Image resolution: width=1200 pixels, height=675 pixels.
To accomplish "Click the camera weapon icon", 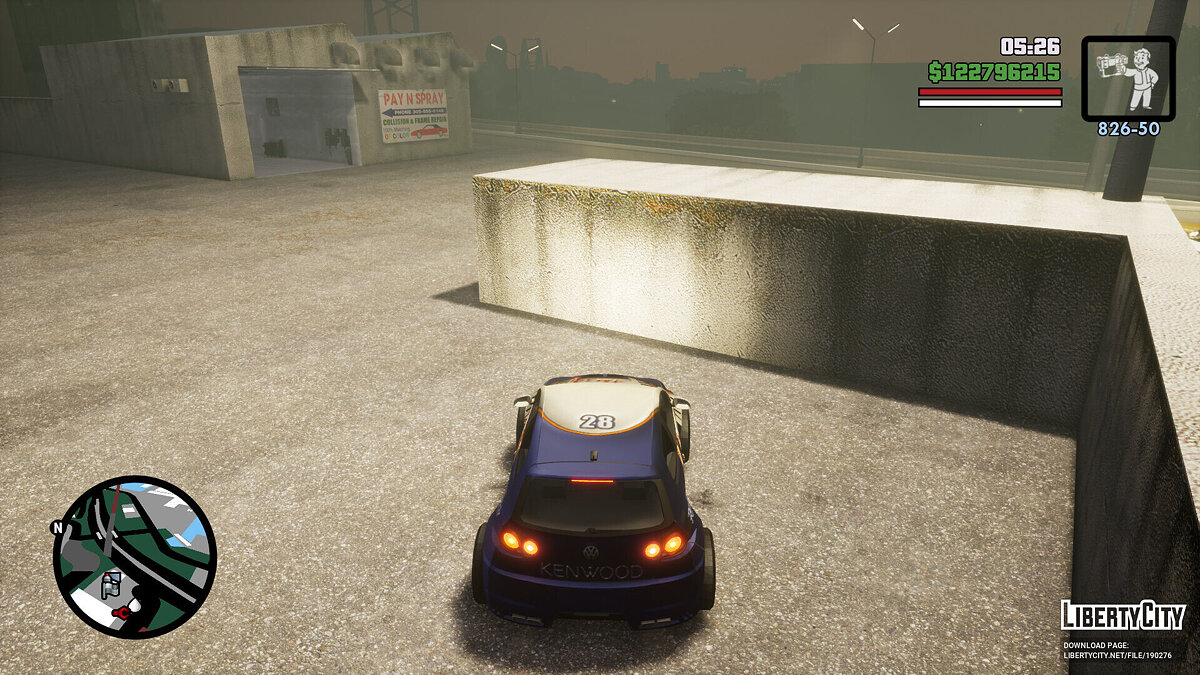I will [x=1128, y=78].
